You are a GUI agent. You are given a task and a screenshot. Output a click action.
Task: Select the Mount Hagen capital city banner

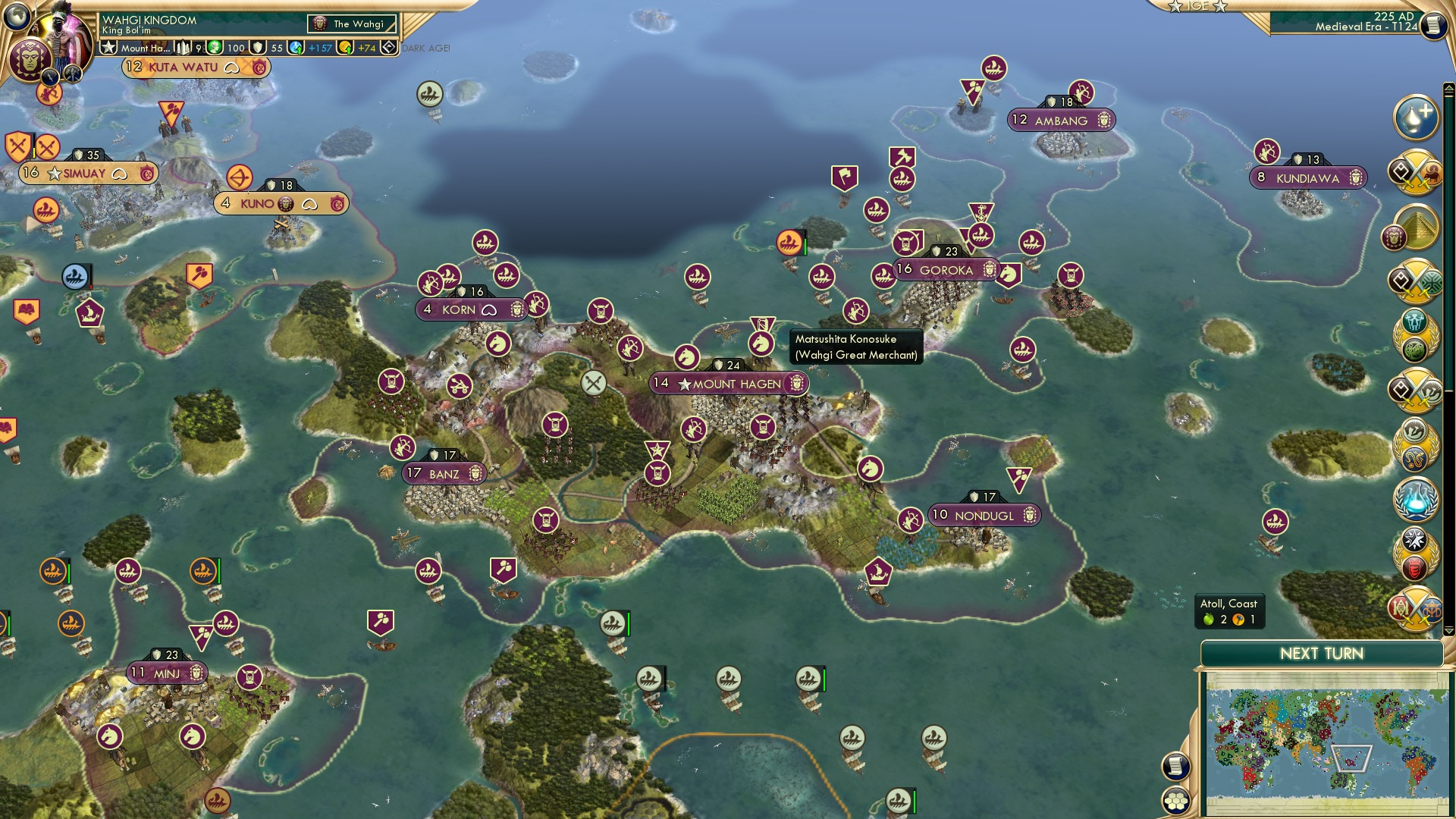pos(728,384)
